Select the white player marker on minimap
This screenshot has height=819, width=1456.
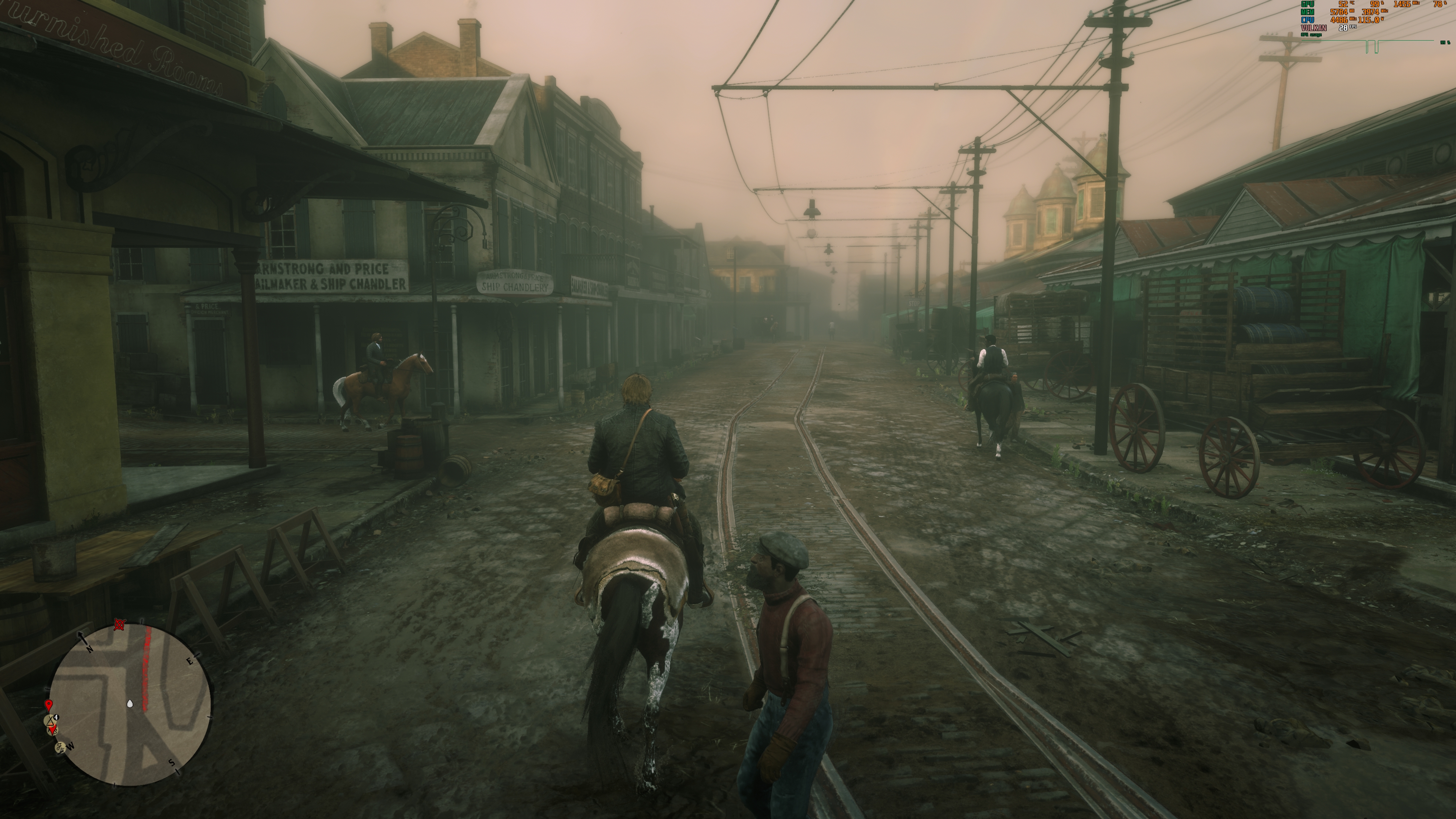(x=130, y=704)
